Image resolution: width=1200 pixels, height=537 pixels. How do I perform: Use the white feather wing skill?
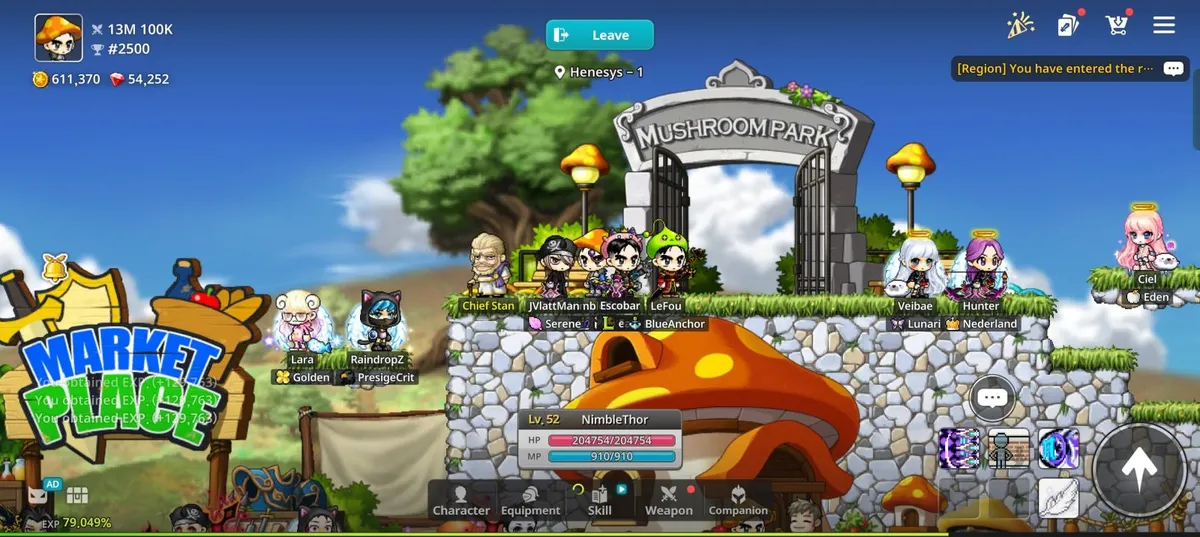(1058, 498)
